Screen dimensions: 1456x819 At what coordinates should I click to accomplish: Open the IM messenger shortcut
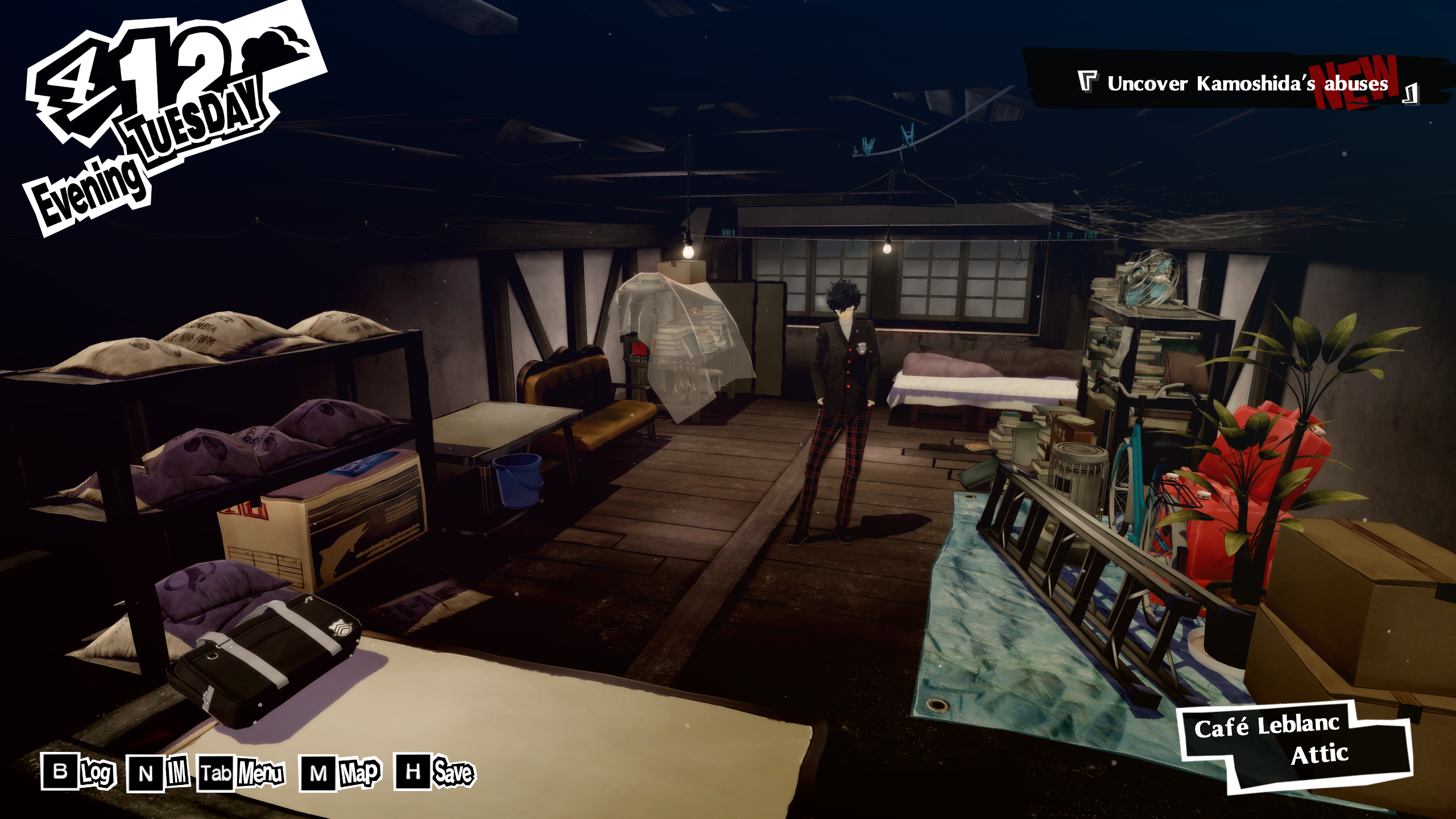click(x=158, y=773)
